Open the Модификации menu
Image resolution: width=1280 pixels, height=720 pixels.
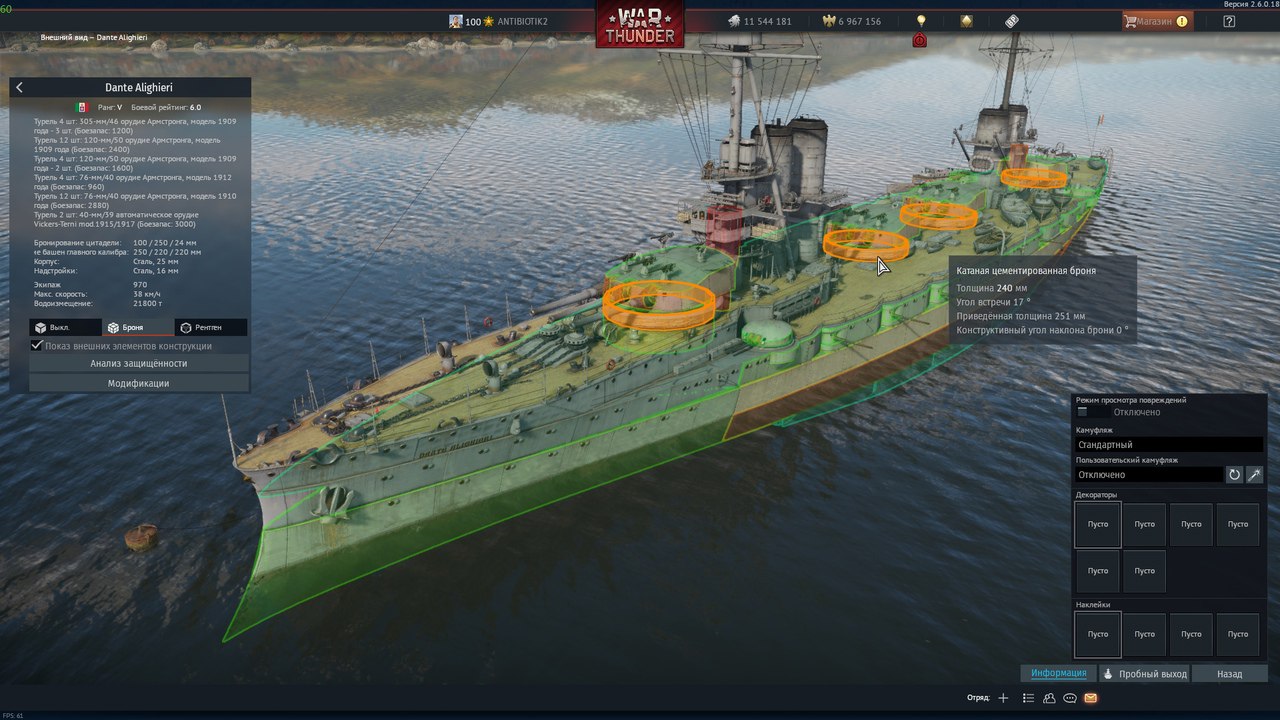point(139,383)
